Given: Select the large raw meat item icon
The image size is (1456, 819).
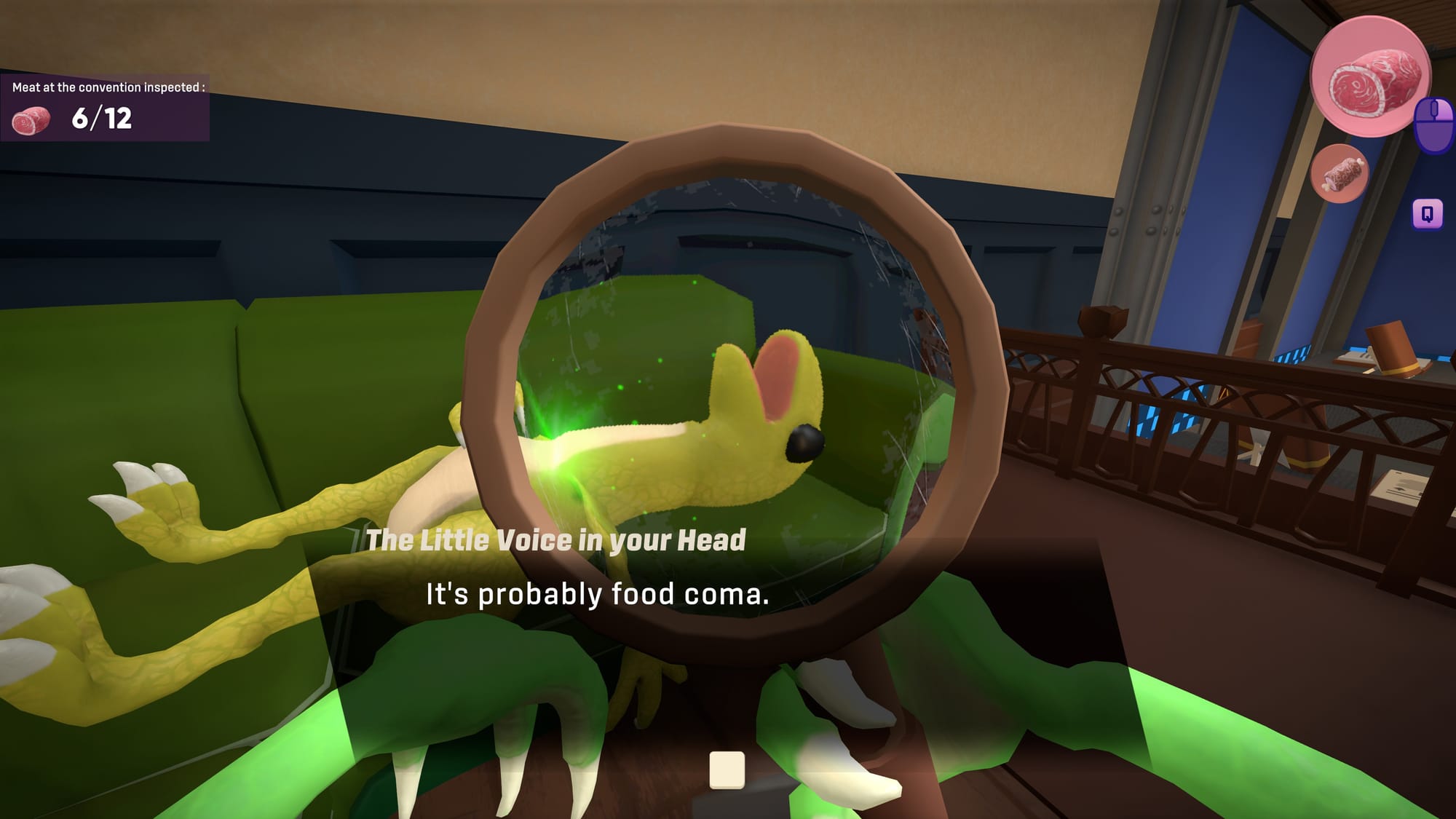Looking at the screenshot, I should pyautogui.click(x=1371, y=77).
